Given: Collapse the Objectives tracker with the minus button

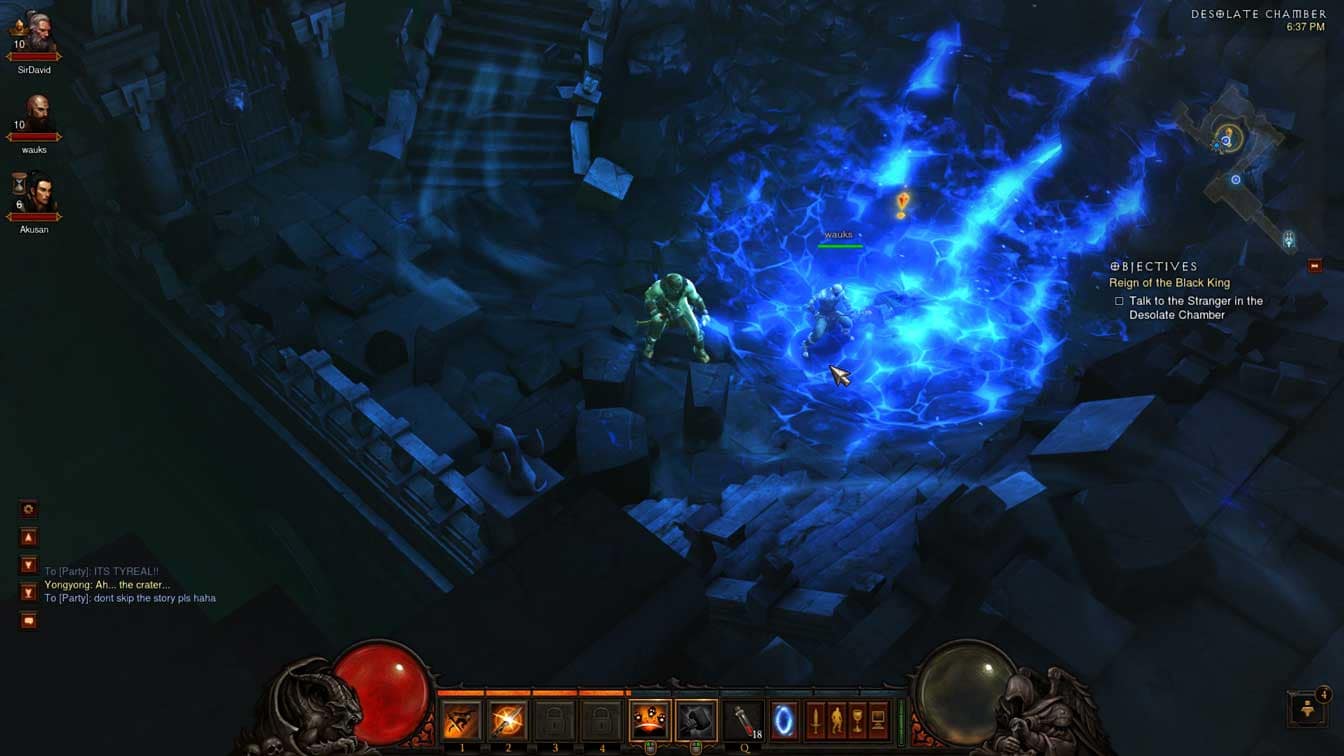Looking at the screenshot, I should pos(1315,266).
